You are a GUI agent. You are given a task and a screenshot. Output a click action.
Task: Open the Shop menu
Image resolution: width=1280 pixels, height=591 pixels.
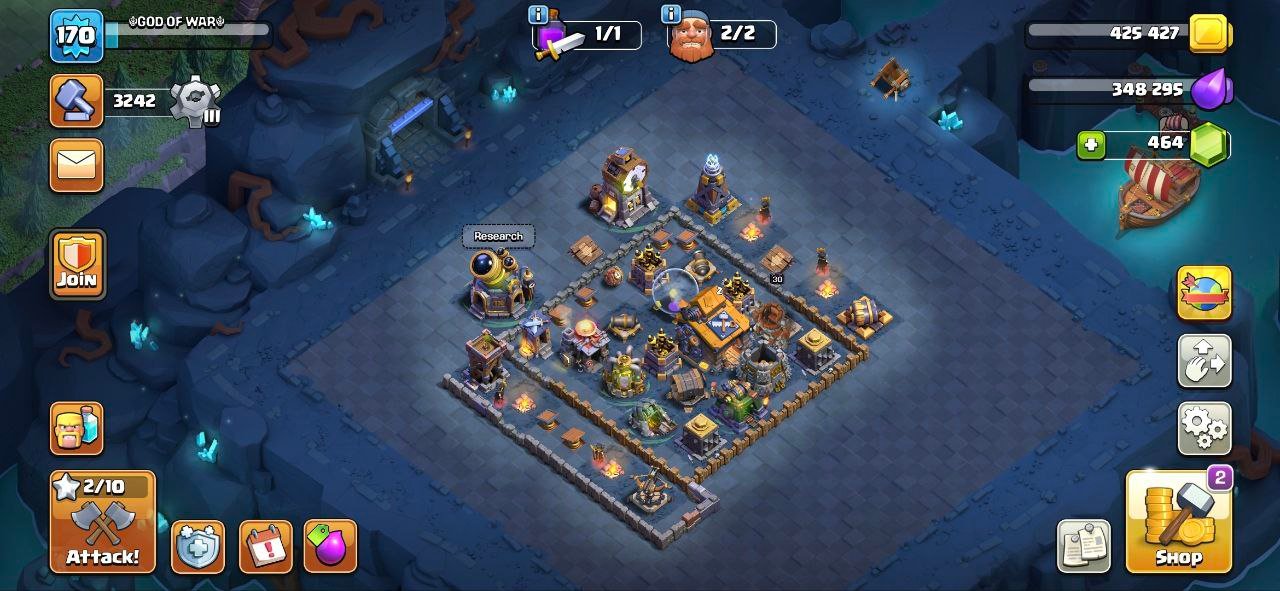point(1178,521)
